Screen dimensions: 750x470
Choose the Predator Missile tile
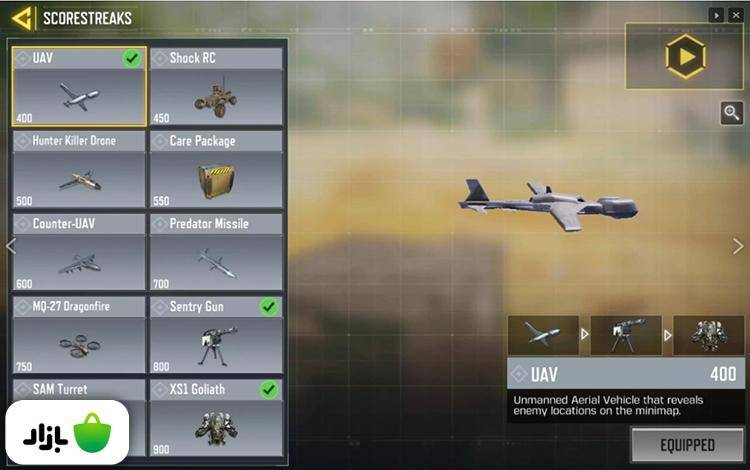click(216, 252)
